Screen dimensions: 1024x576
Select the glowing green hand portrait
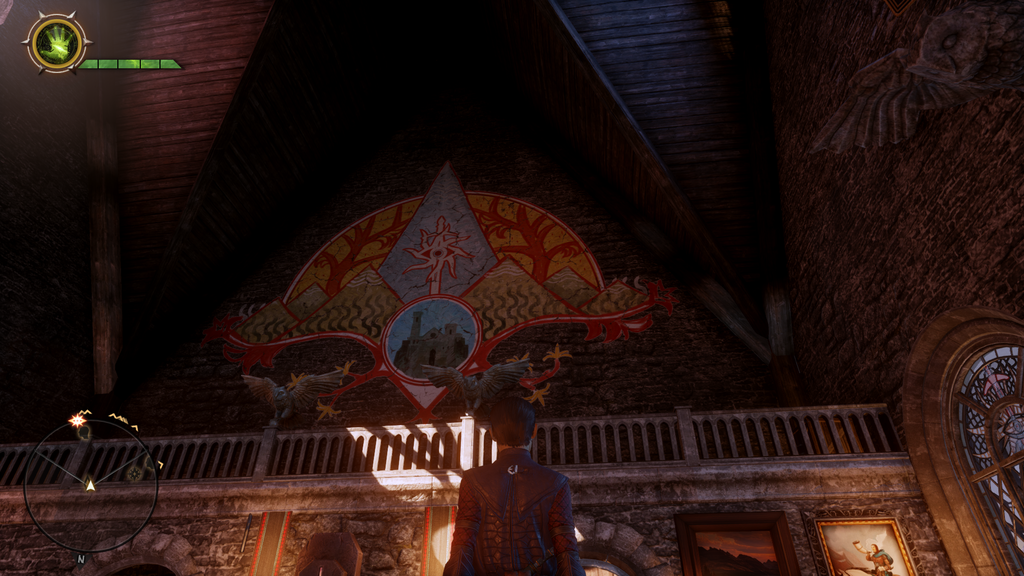[56, 44]
